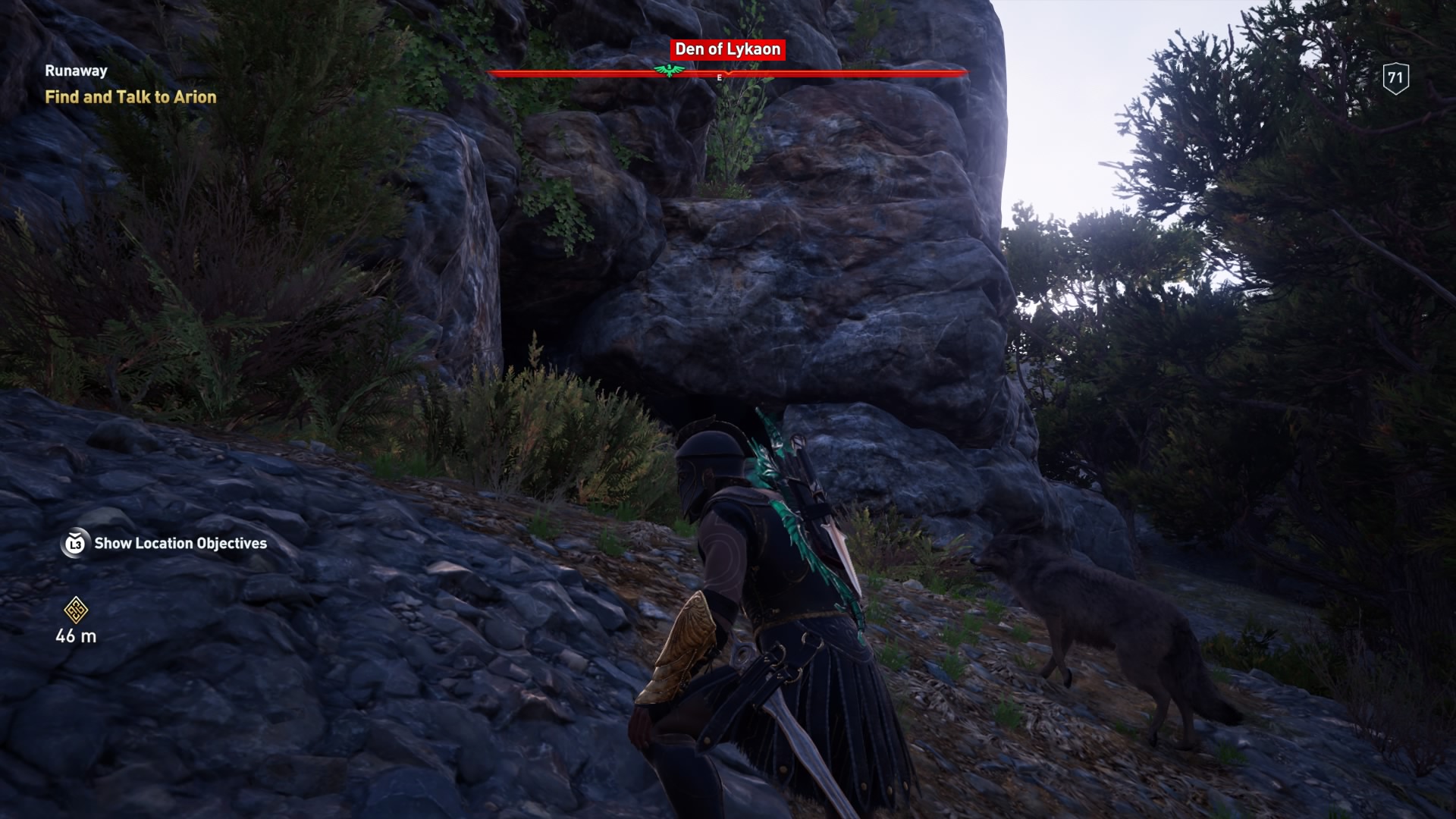The image size is (1456, 819).
Task: Toggle Show Location Objectives
Action: click(x=179, y=543)
